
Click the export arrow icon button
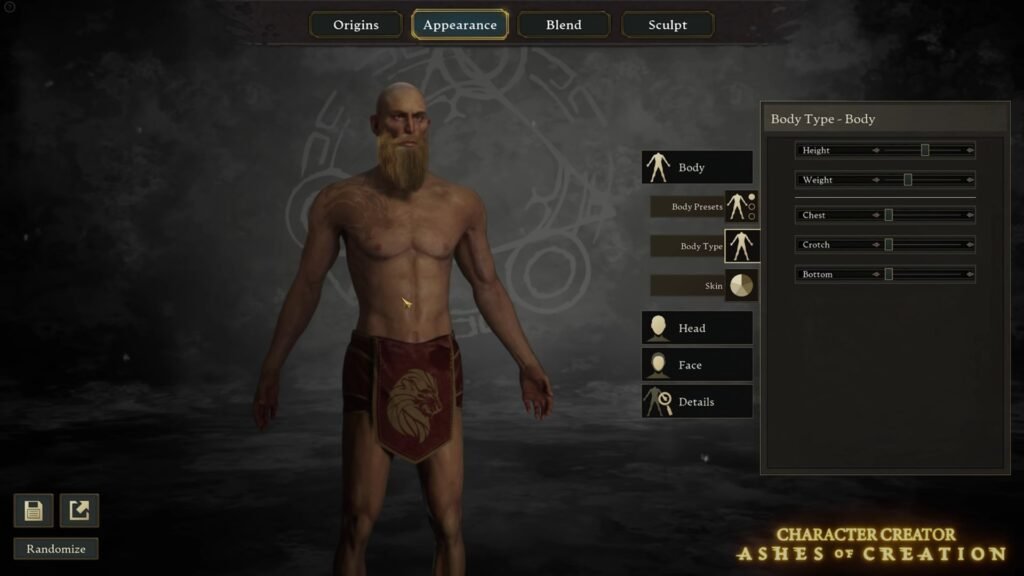pyautogui.click(x=79, y=511)
